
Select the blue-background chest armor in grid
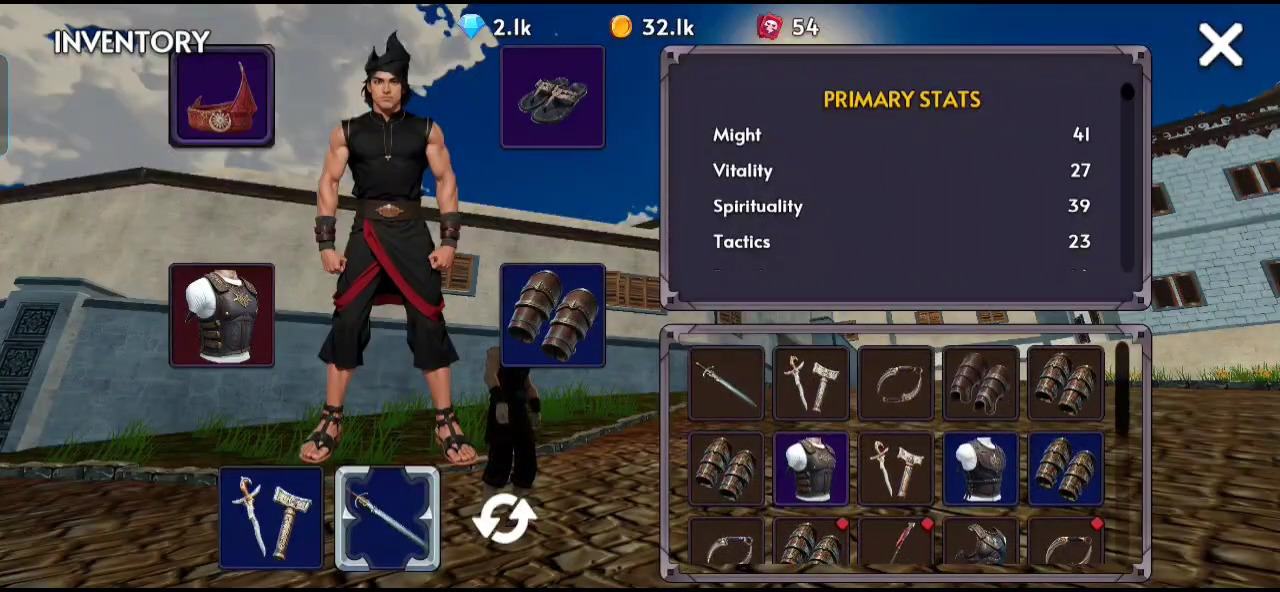tap(981, 469)
